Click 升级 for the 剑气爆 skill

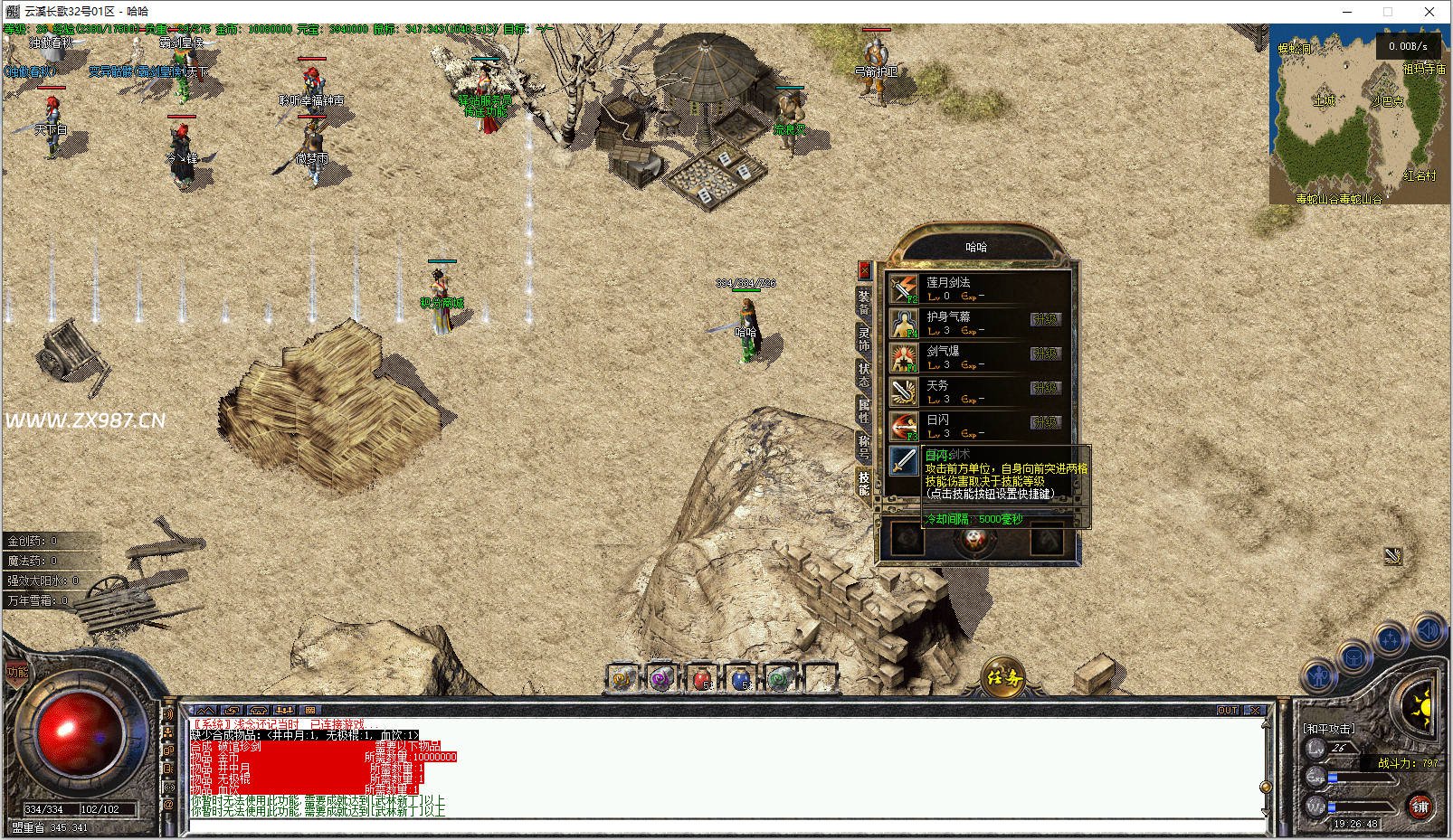click(x=1045, y=354)
